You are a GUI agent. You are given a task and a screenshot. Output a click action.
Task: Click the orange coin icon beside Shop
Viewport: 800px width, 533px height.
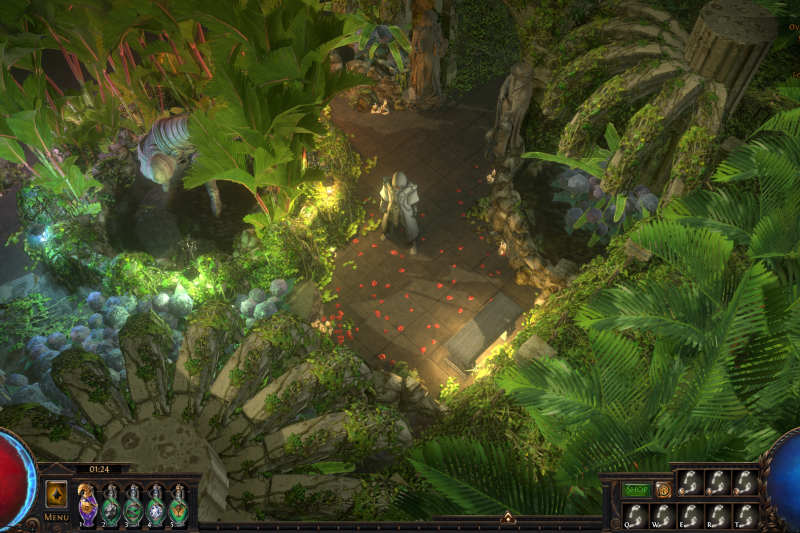click(x=663, y=490)
